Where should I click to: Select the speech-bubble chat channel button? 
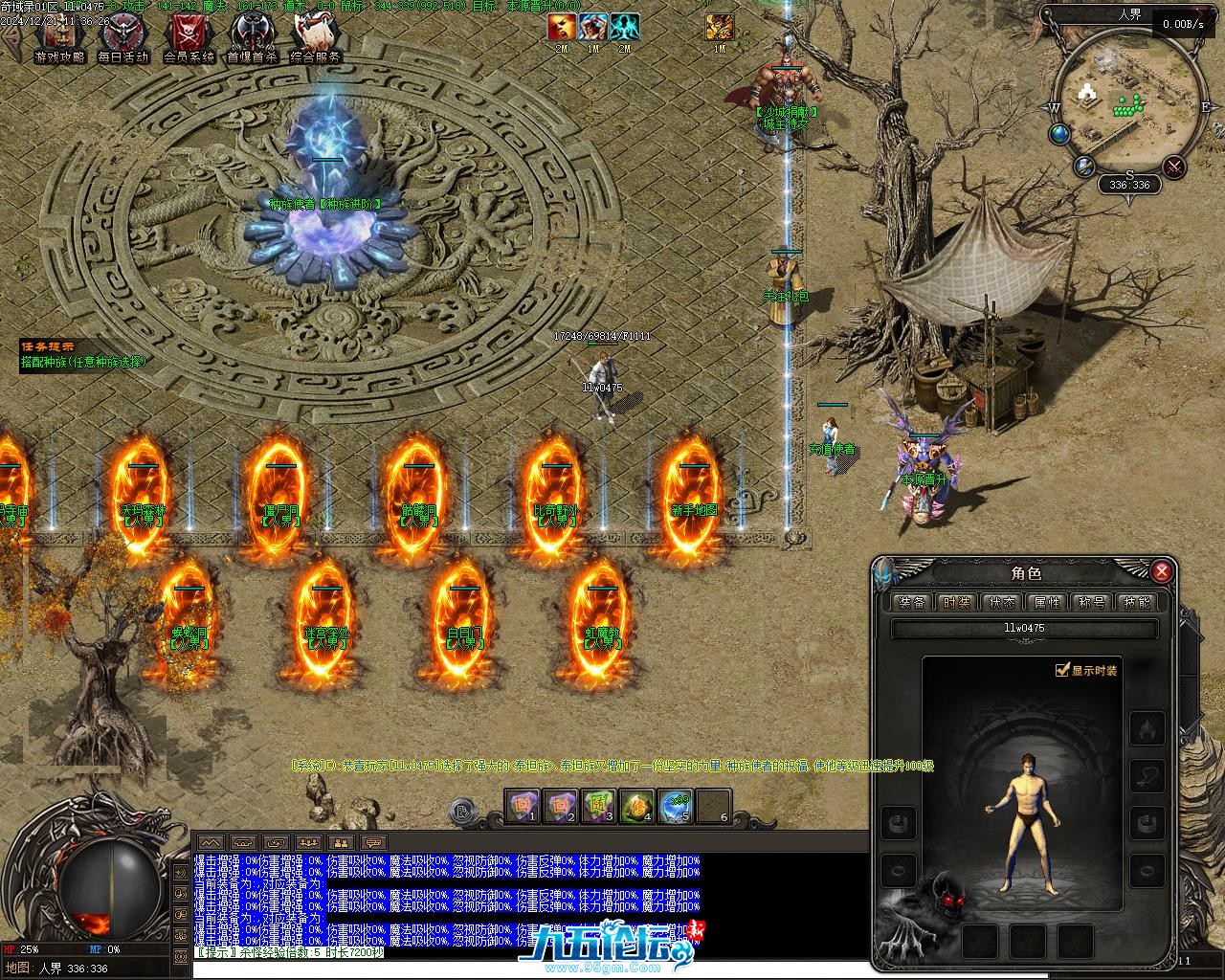pyautogui.click(x=373, y=843)
